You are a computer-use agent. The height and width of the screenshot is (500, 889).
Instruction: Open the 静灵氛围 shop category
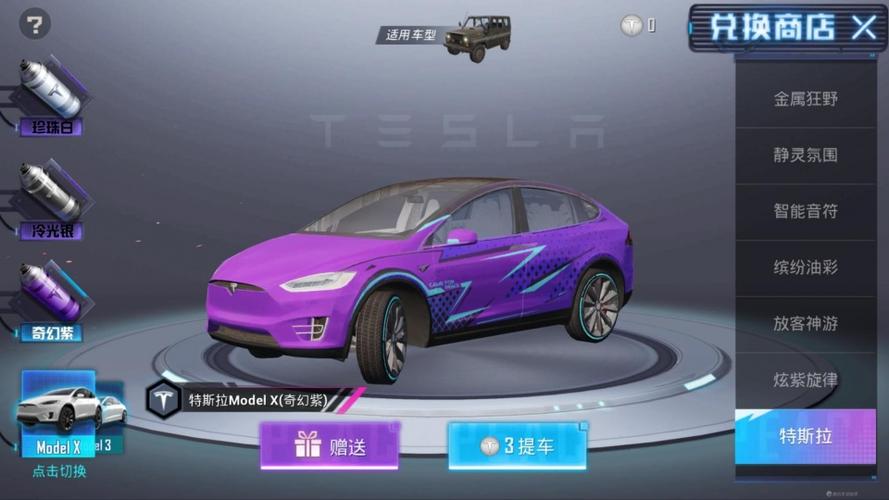(805, 155)
